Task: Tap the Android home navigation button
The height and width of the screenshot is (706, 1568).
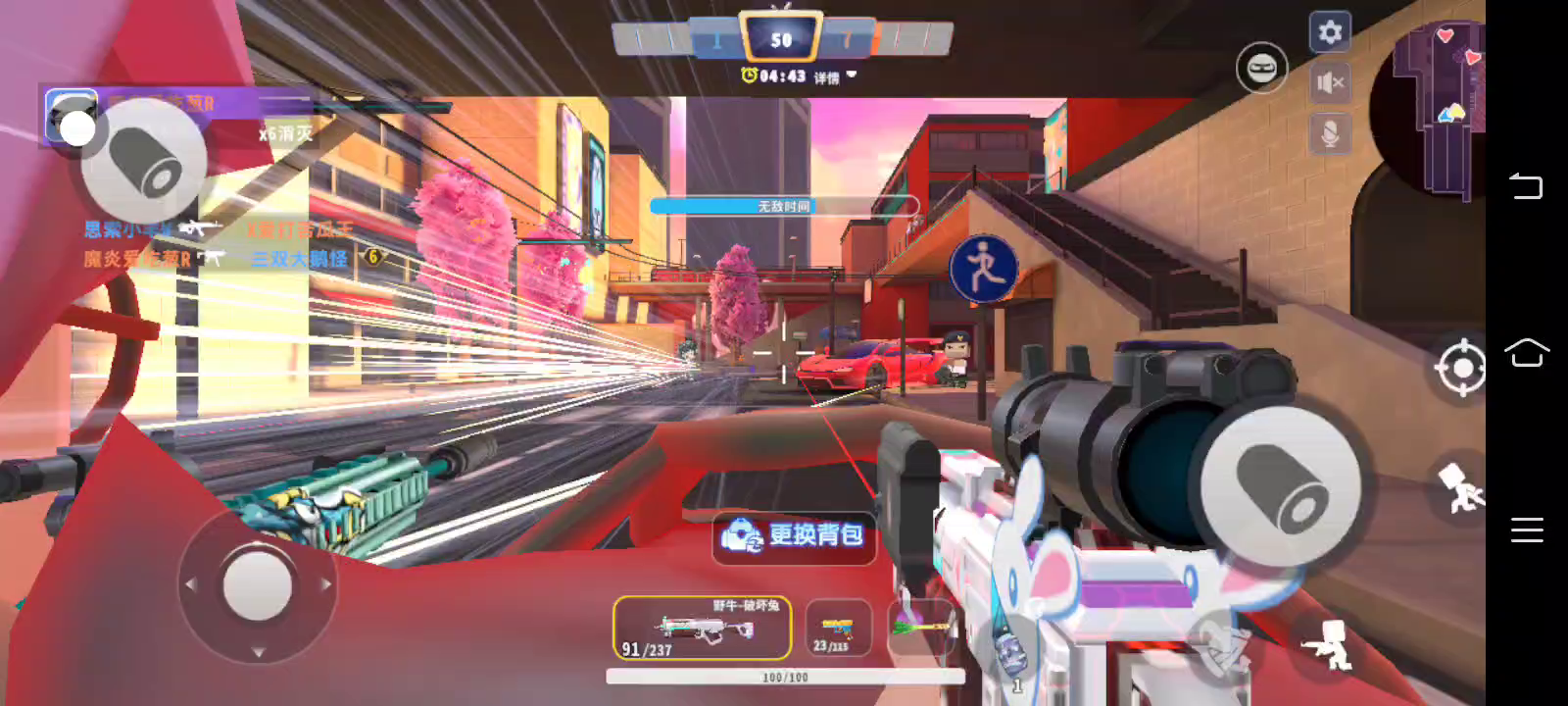Action: pyautogui.click(x=1526, y=352)
